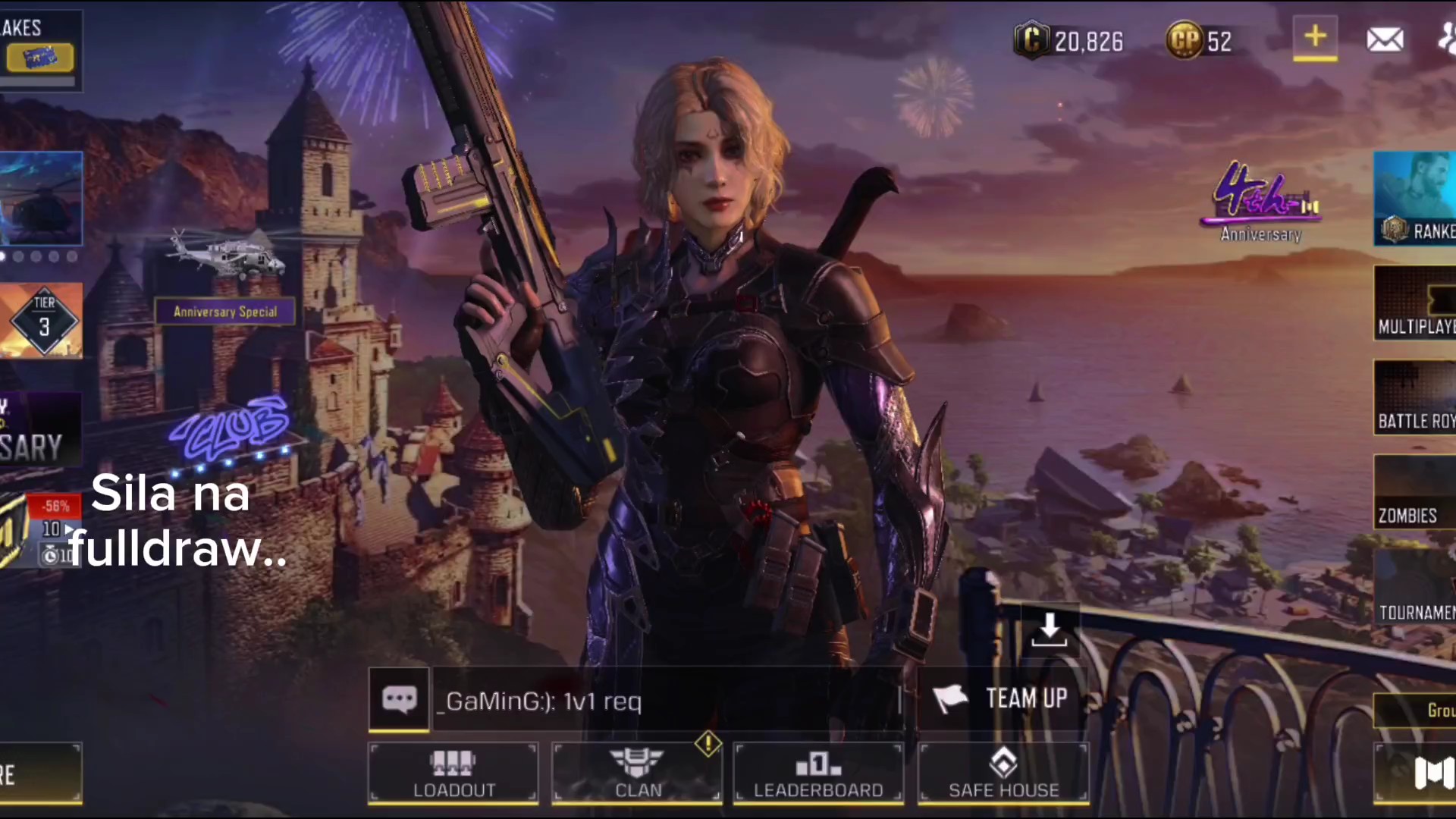Select the Zombies mode
The width and height of the screenshot is (1456, 819).
point(1414,493)
